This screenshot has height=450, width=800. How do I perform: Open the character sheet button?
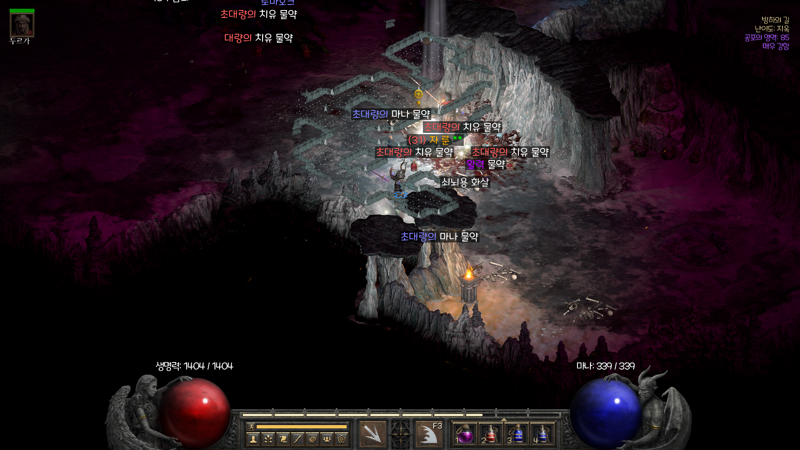pos(253,438)
